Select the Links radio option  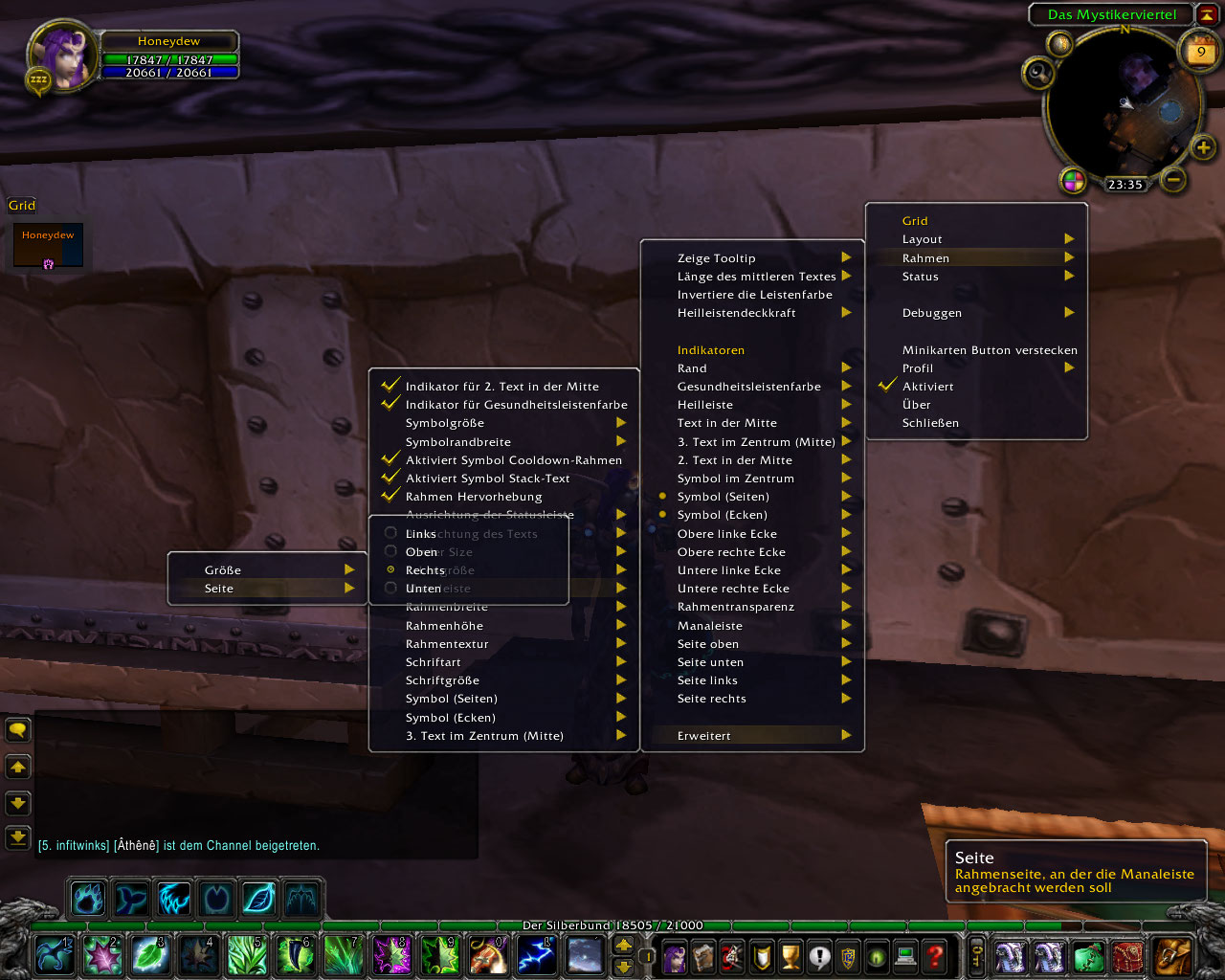(x=420, y=534)
